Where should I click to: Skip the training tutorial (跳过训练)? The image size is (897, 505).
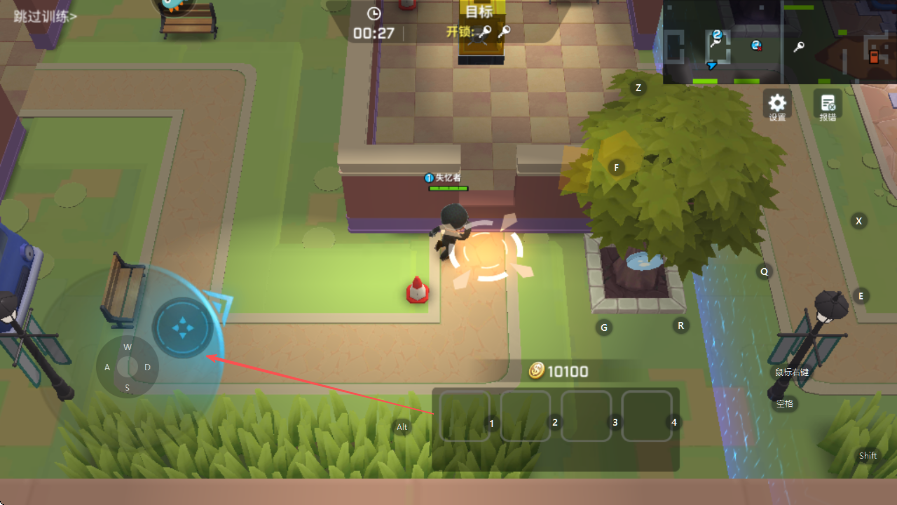click(46, 16)
